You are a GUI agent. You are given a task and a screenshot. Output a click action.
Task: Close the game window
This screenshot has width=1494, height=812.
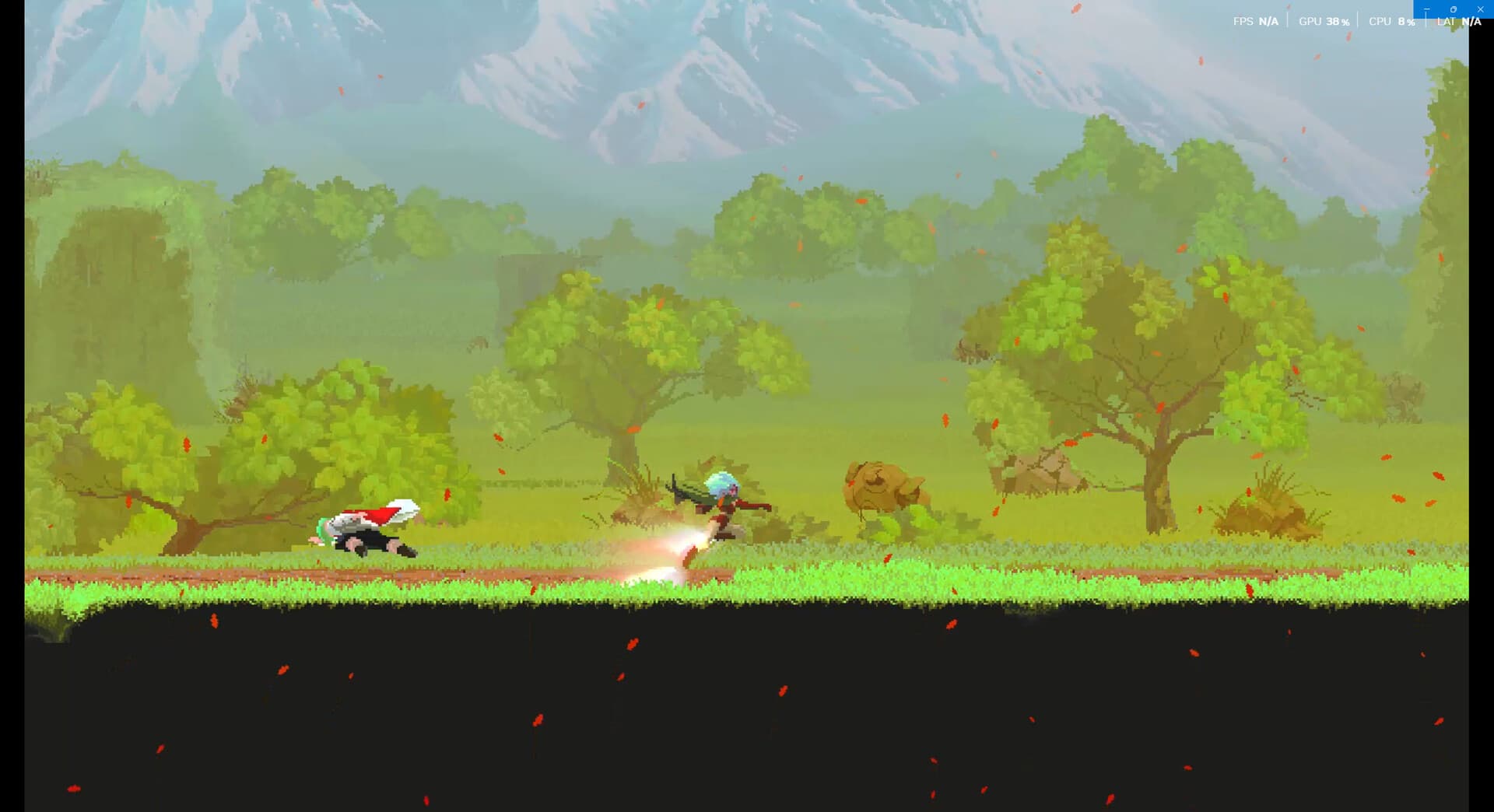click(1481, 9)
